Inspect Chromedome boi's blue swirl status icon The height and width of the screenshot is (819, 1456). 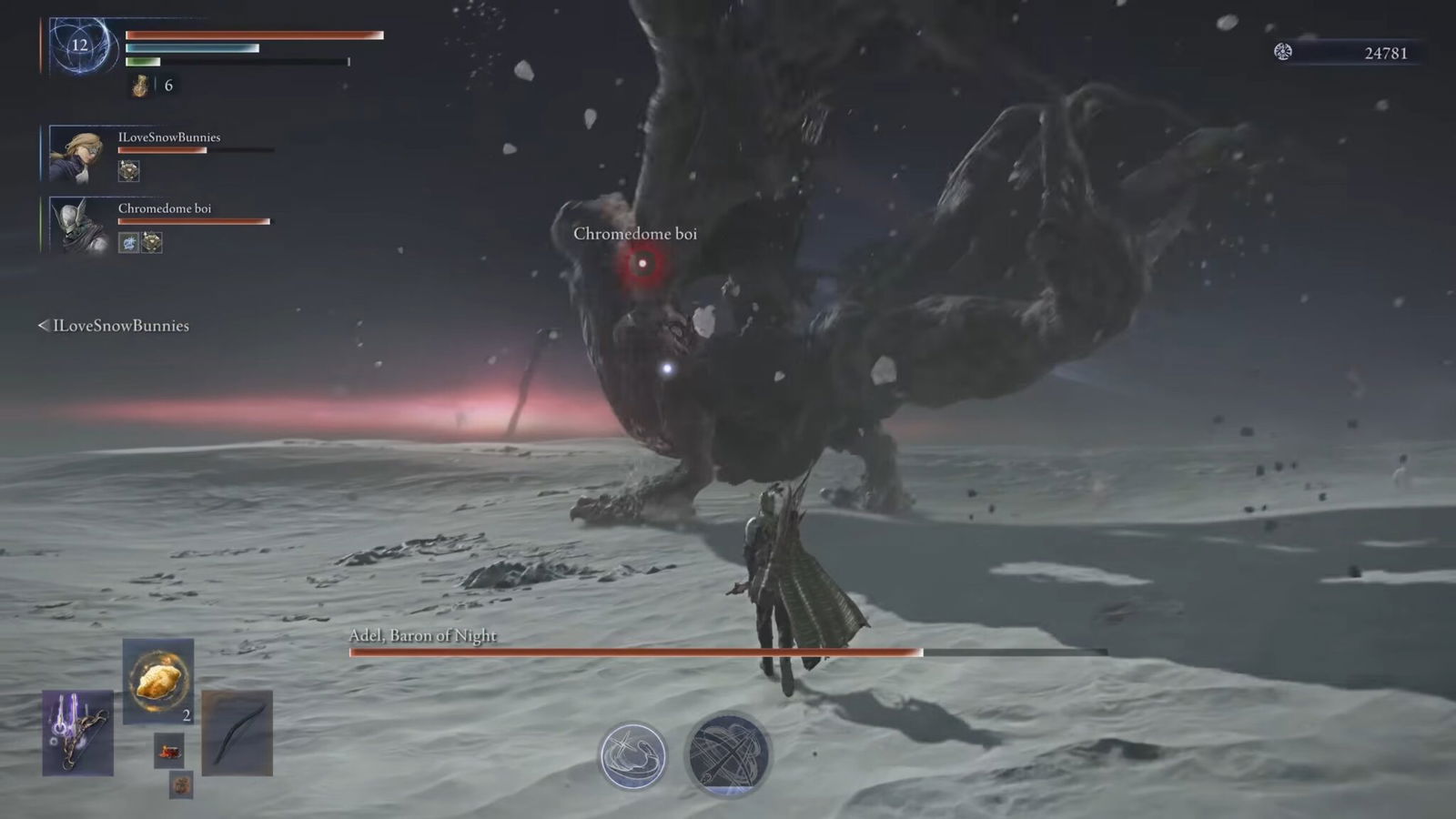coord(128,242)
